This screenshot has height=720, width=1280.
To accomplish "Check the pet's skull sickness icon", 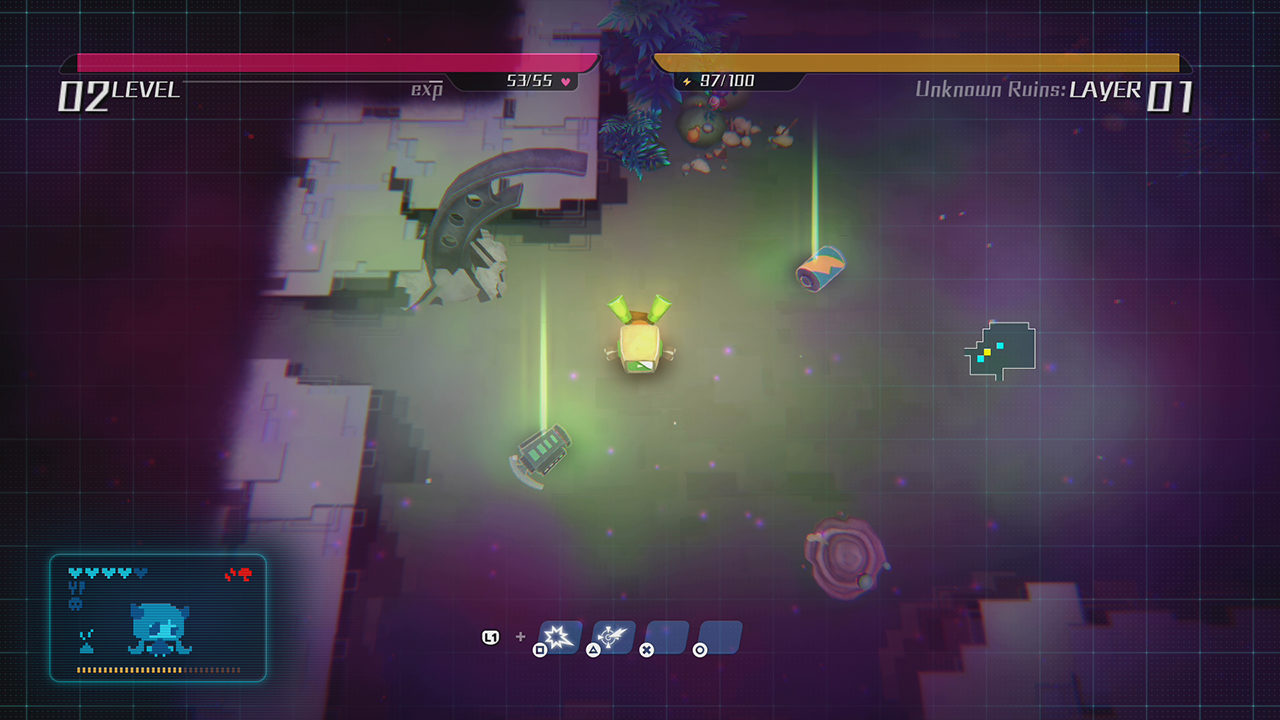I will (x=75, y=604).
